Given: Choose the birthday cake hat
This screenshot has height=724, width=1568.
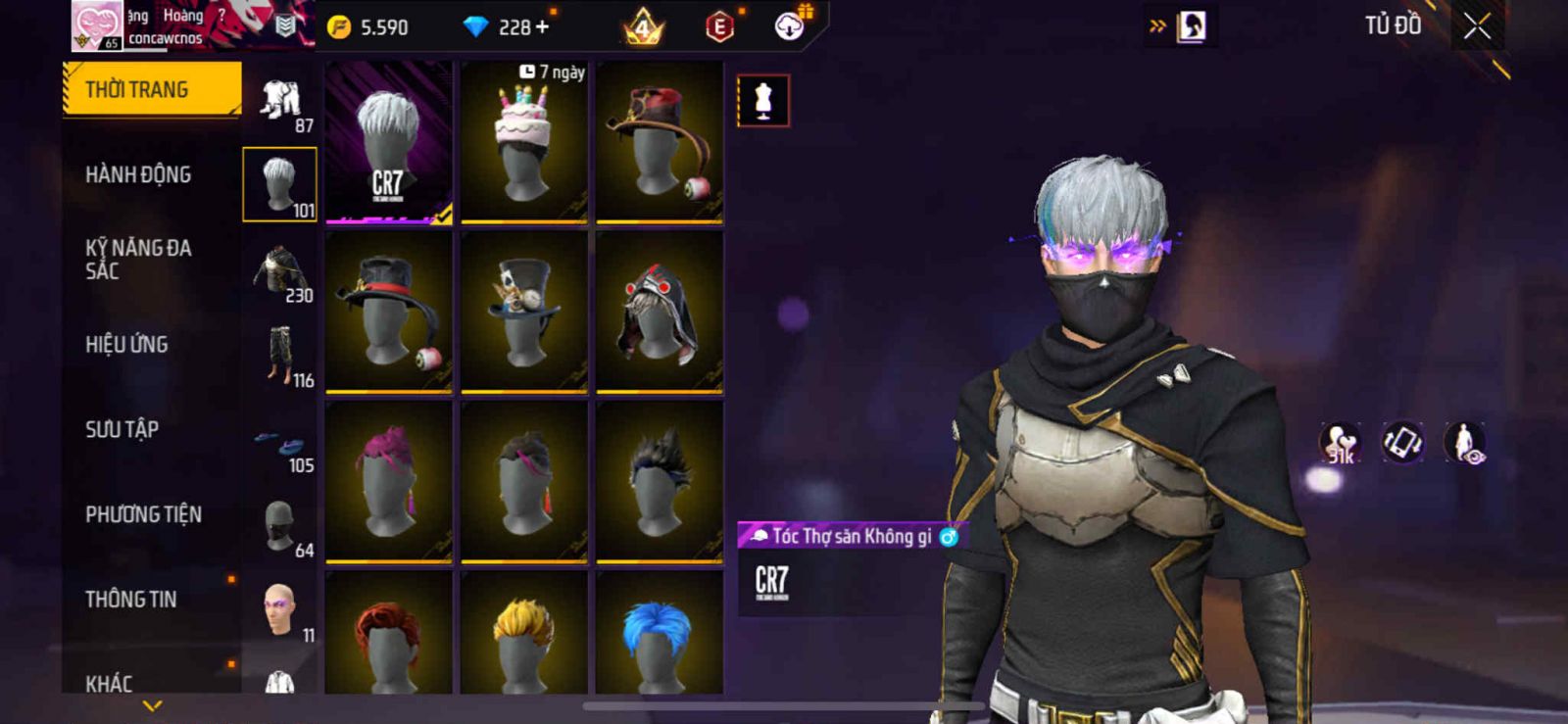Looking at the screenshot, I should 524,142.
